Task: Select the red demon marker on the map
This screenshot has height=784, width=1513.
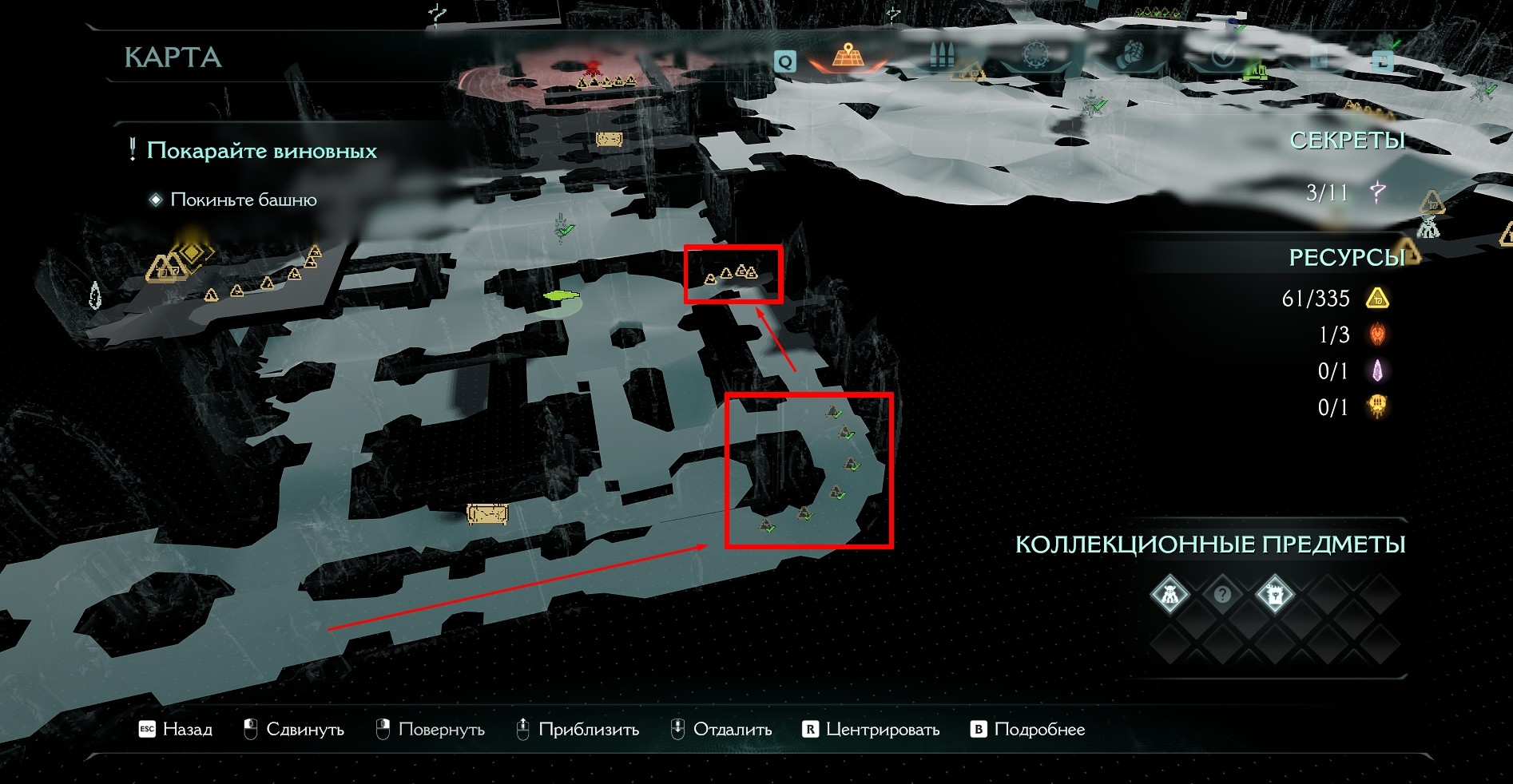Action: click(x=592, y=66)
